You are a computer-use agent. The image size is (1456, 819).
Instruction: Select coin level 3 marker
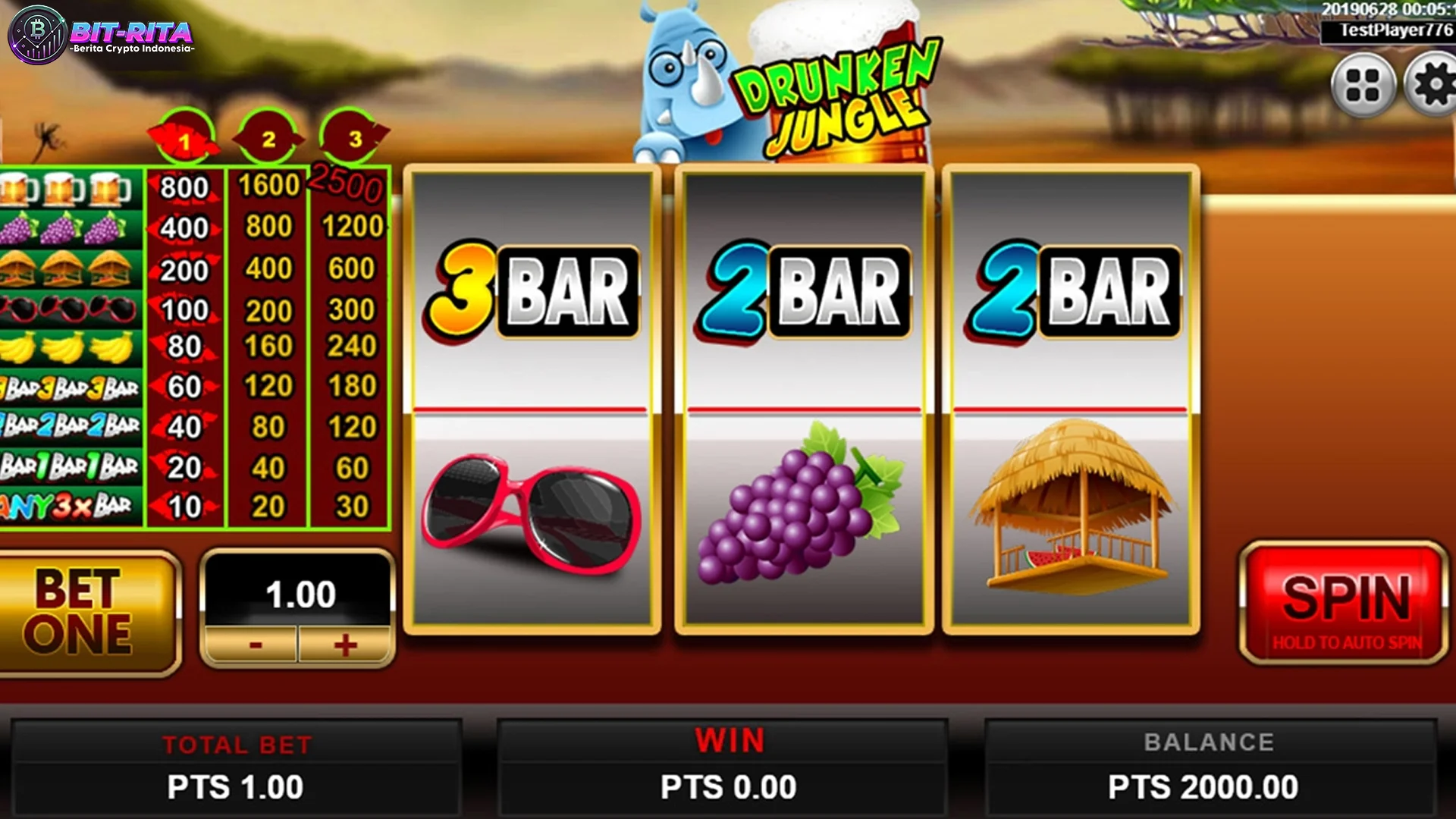[x=354, y=139]
